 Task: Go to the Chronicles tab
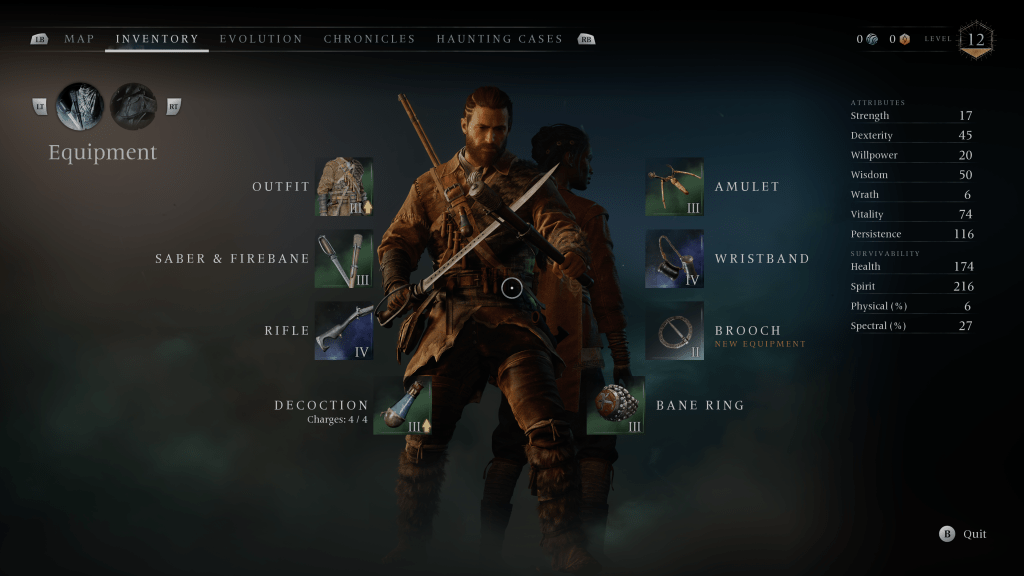(369, 39)
